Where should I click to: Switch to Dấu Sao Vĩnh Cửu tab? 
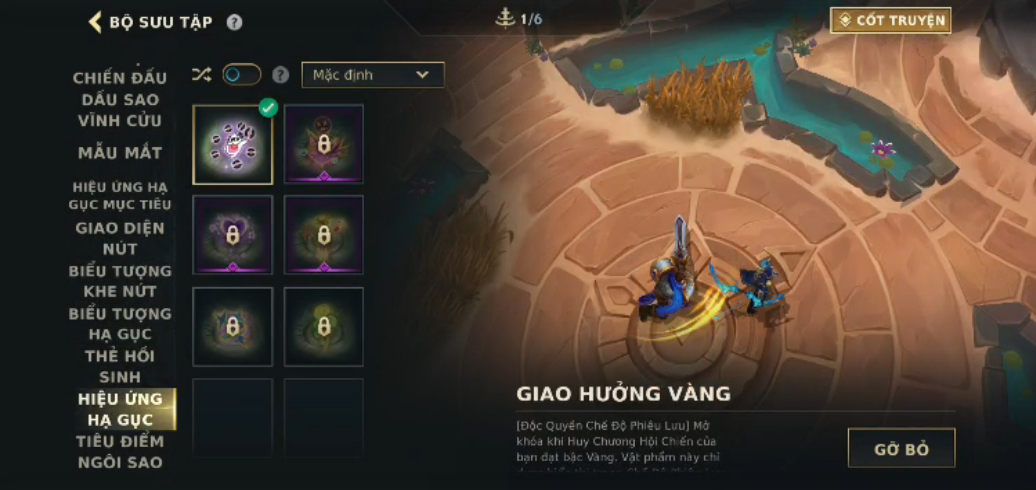coord(120,110)
